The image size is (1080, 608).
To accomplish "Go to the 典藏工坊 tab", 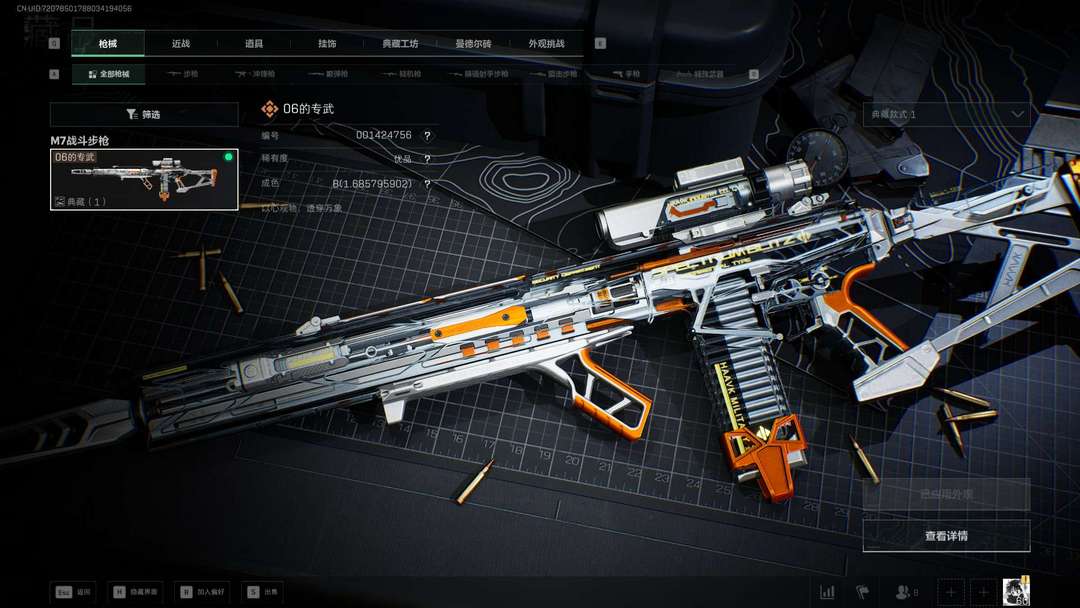I will [x=400, y=44].
